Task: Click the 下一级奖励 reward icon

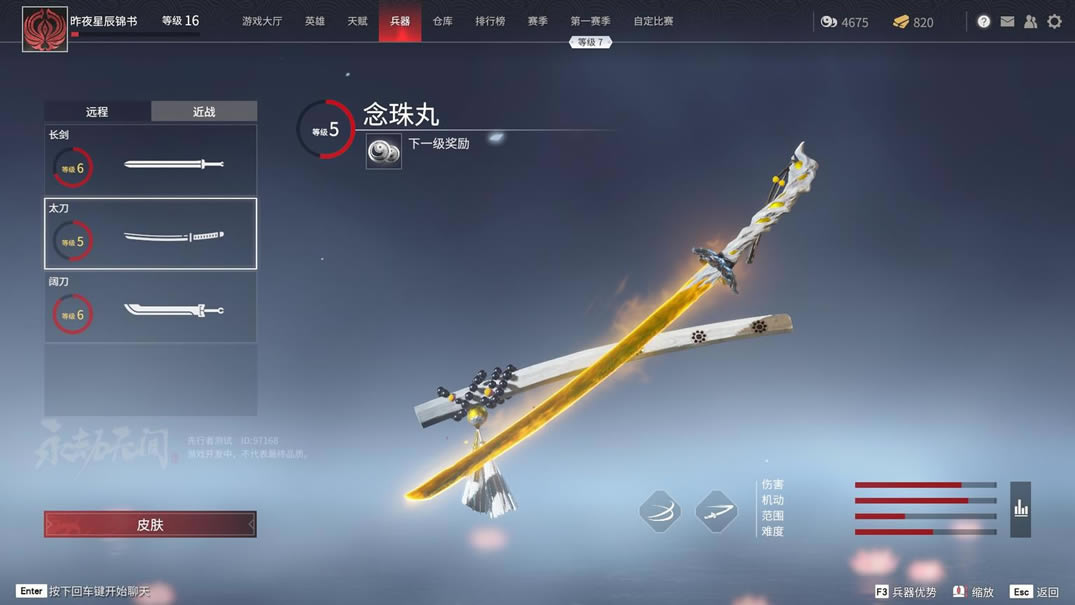Action: [x=383, y=151]
